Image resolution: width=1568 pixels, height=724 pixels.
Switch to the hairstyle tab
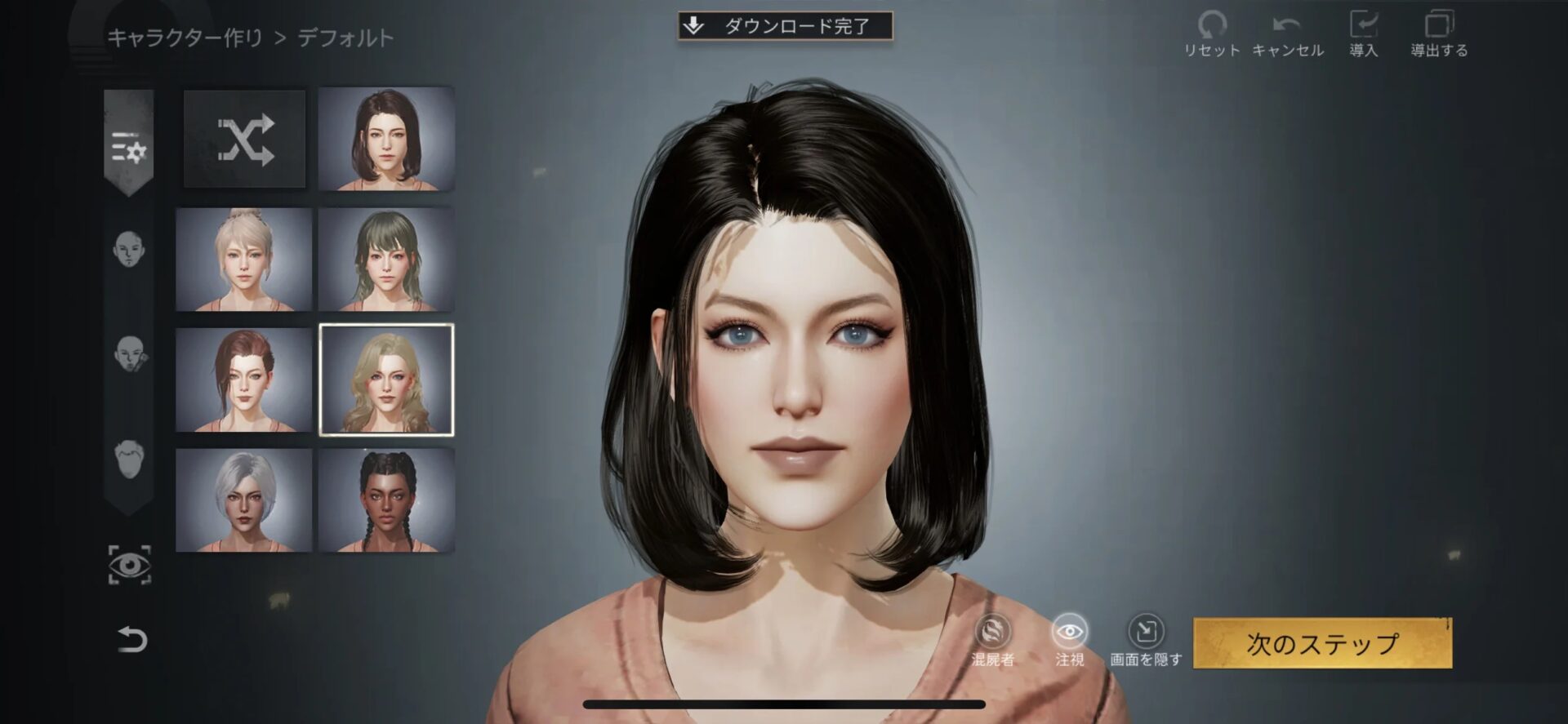tap(129, 460)
